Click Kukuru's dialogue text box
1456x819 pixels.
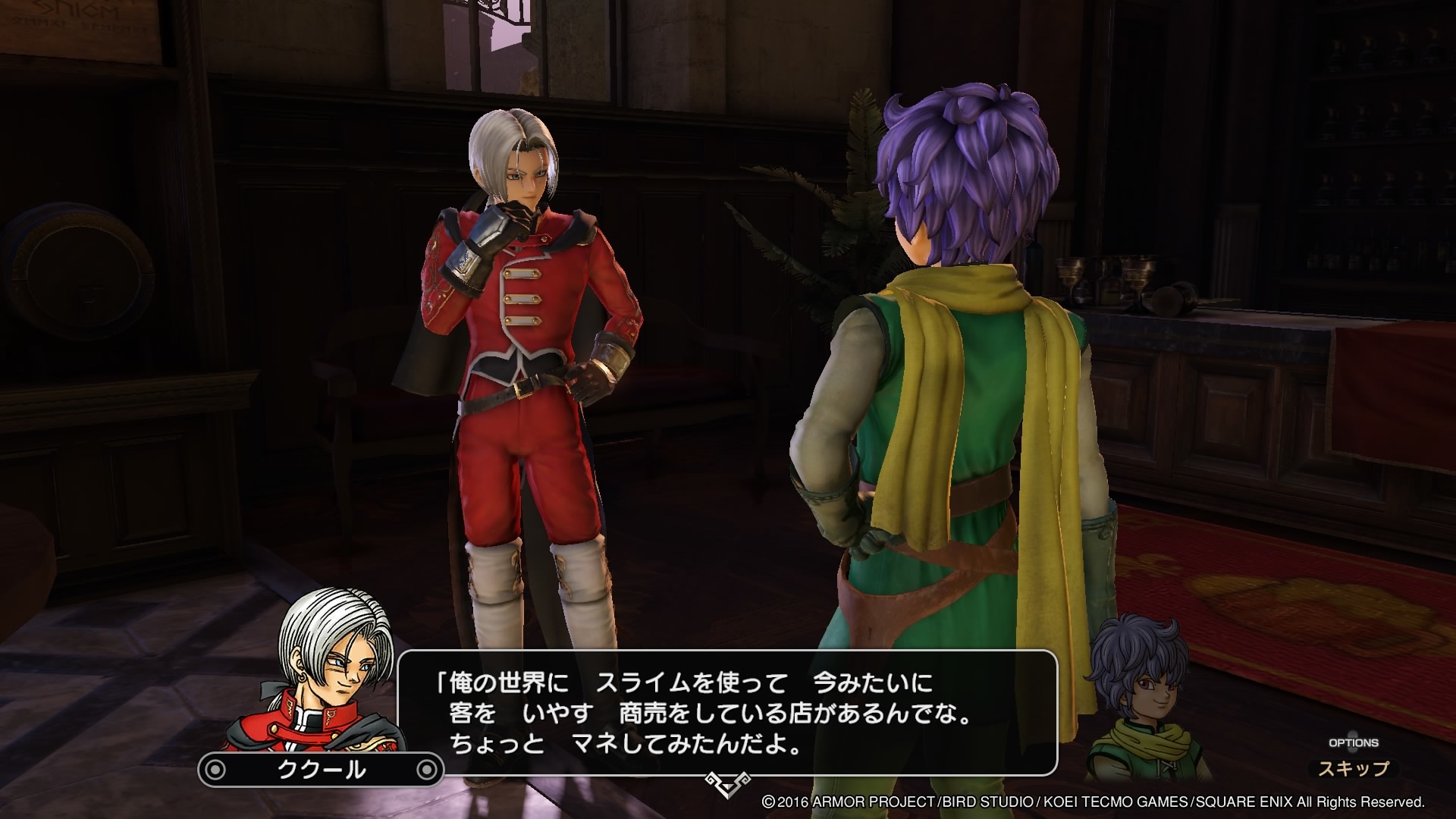click(726, 713)
